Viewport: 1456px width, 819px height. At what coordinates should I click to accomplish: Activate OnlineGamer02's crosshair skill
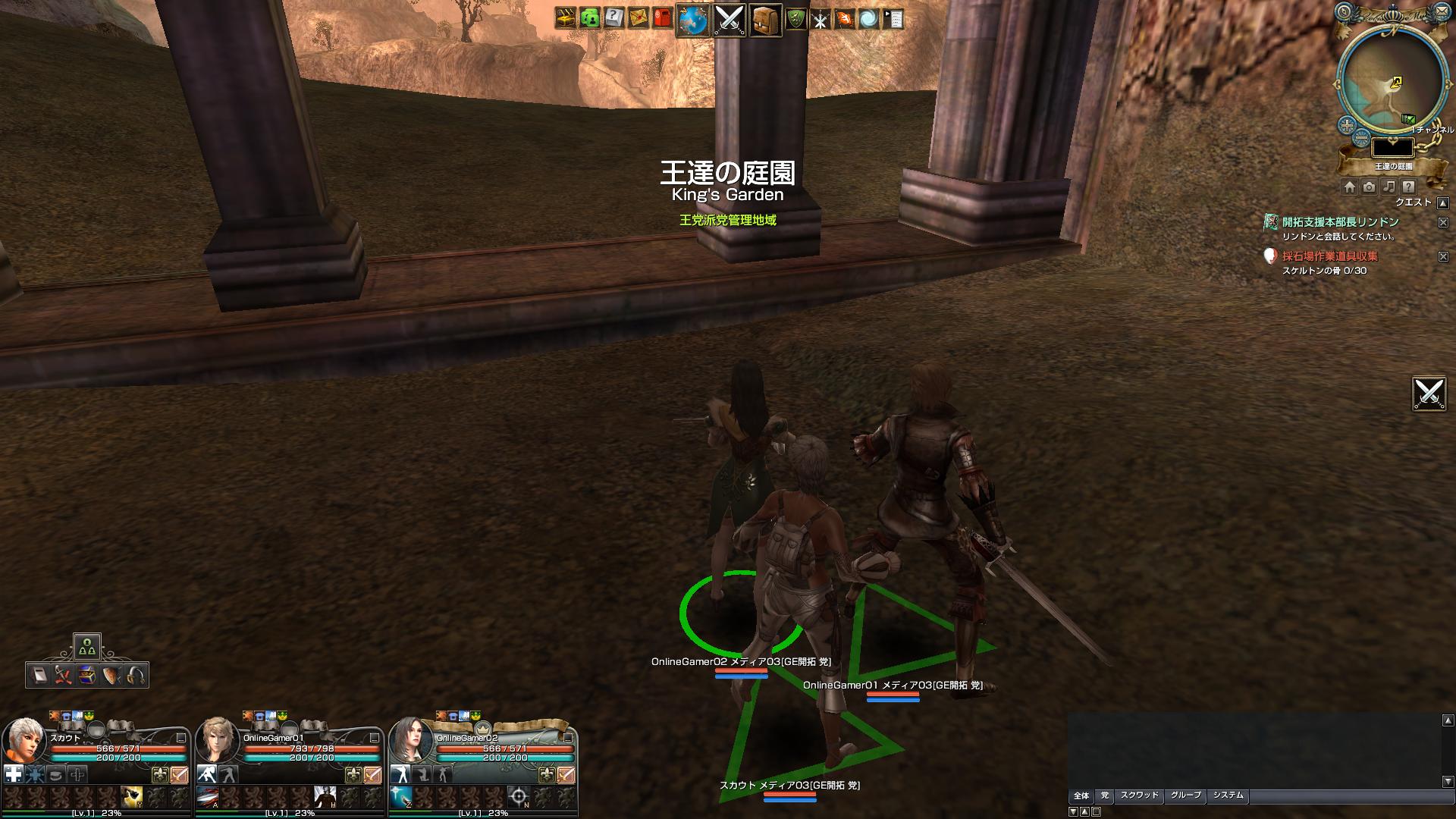tap(519, 796)
